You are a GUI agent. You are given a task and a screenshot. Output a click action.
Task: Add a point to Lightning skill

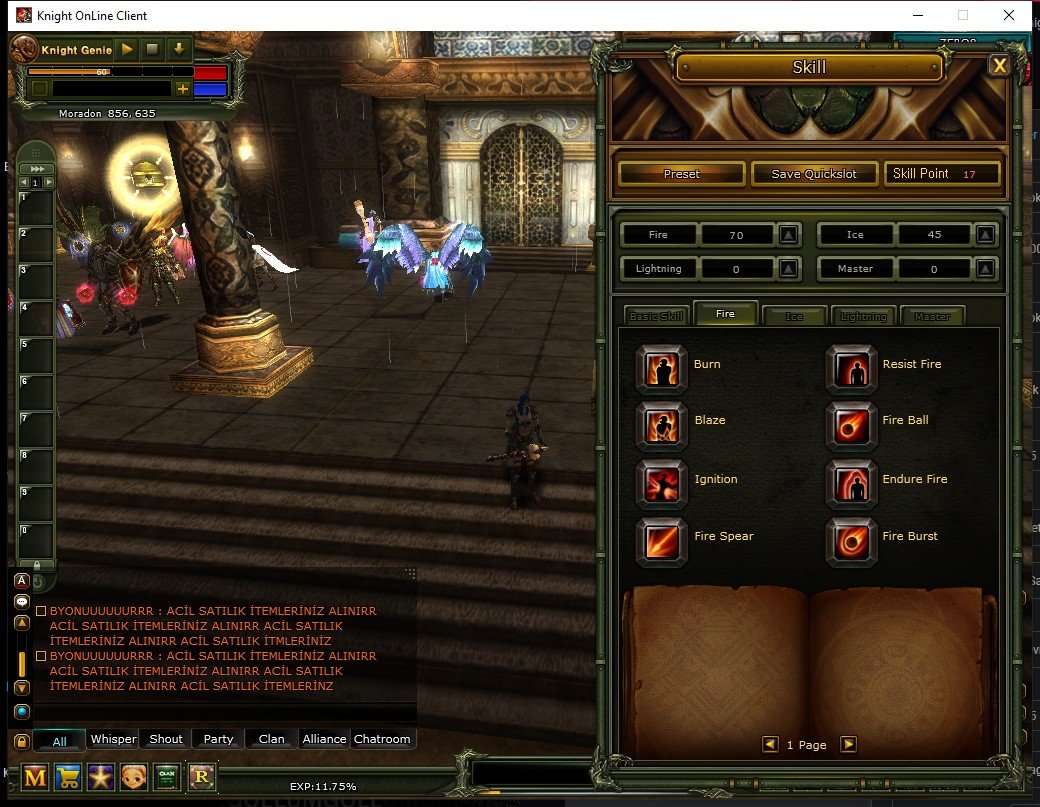tap(788, 269)
